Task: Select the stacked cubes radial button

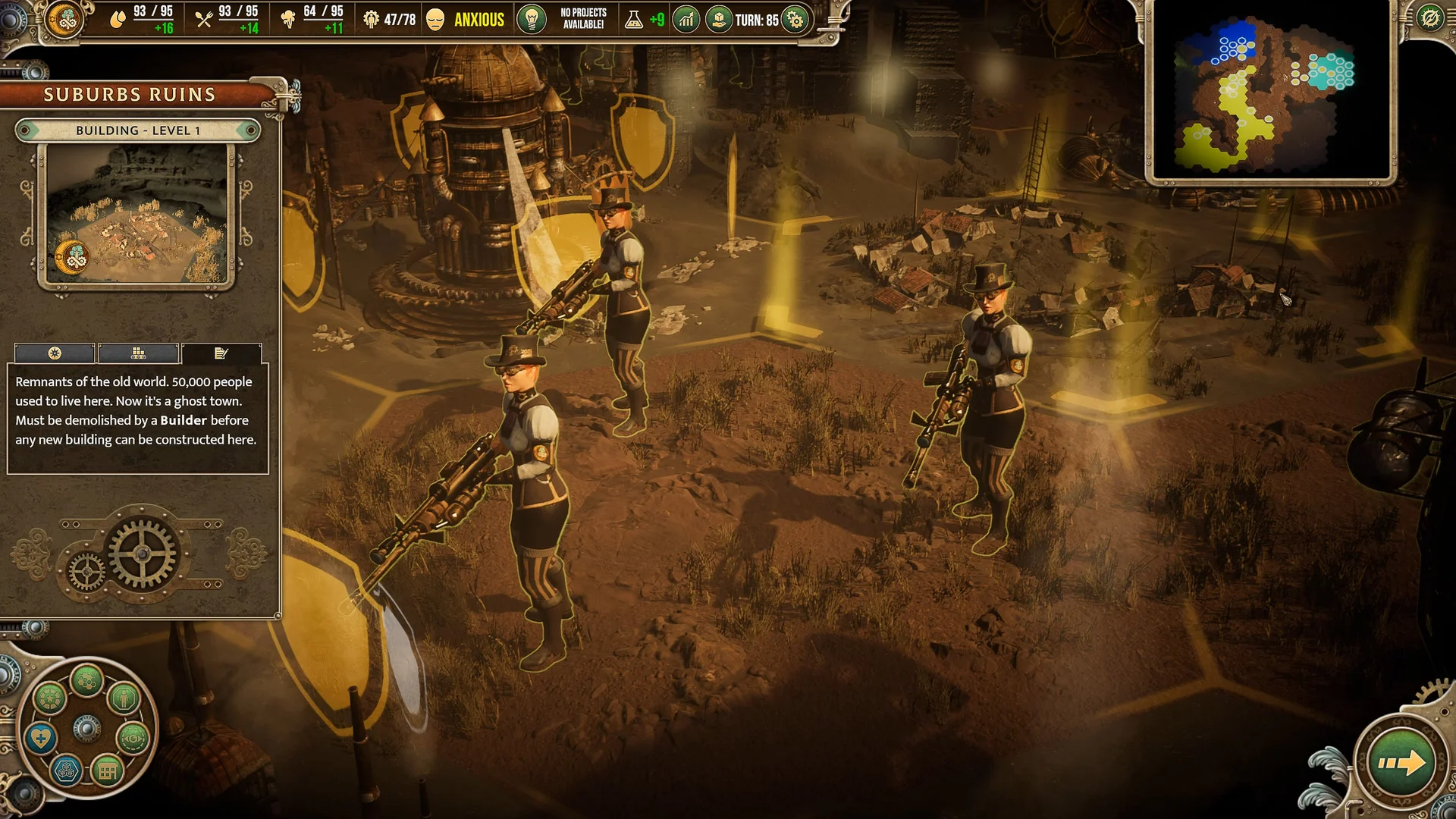Action: click(67, 771)
